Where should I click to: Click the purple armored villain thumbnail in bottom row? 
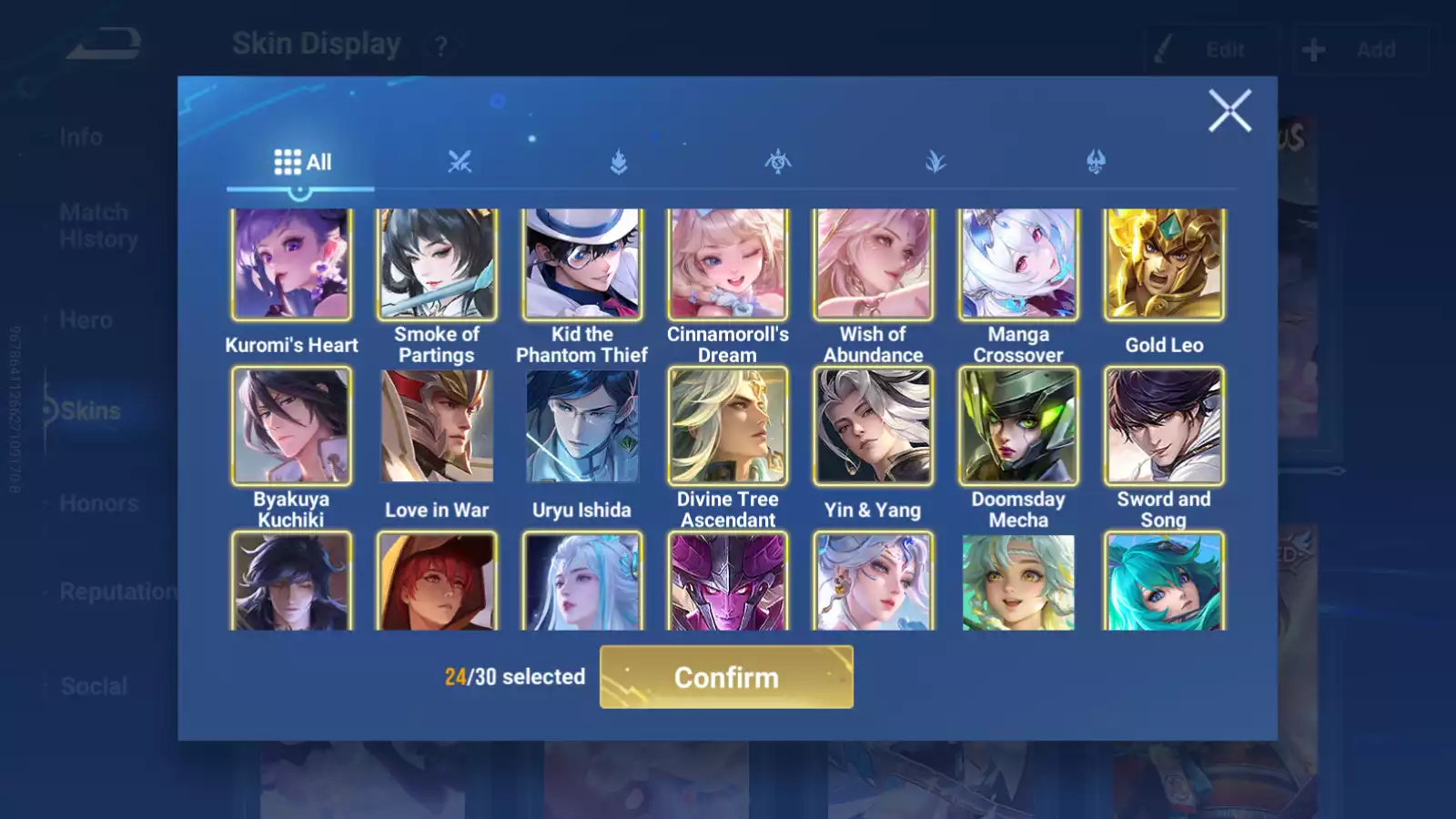(727, 582)
